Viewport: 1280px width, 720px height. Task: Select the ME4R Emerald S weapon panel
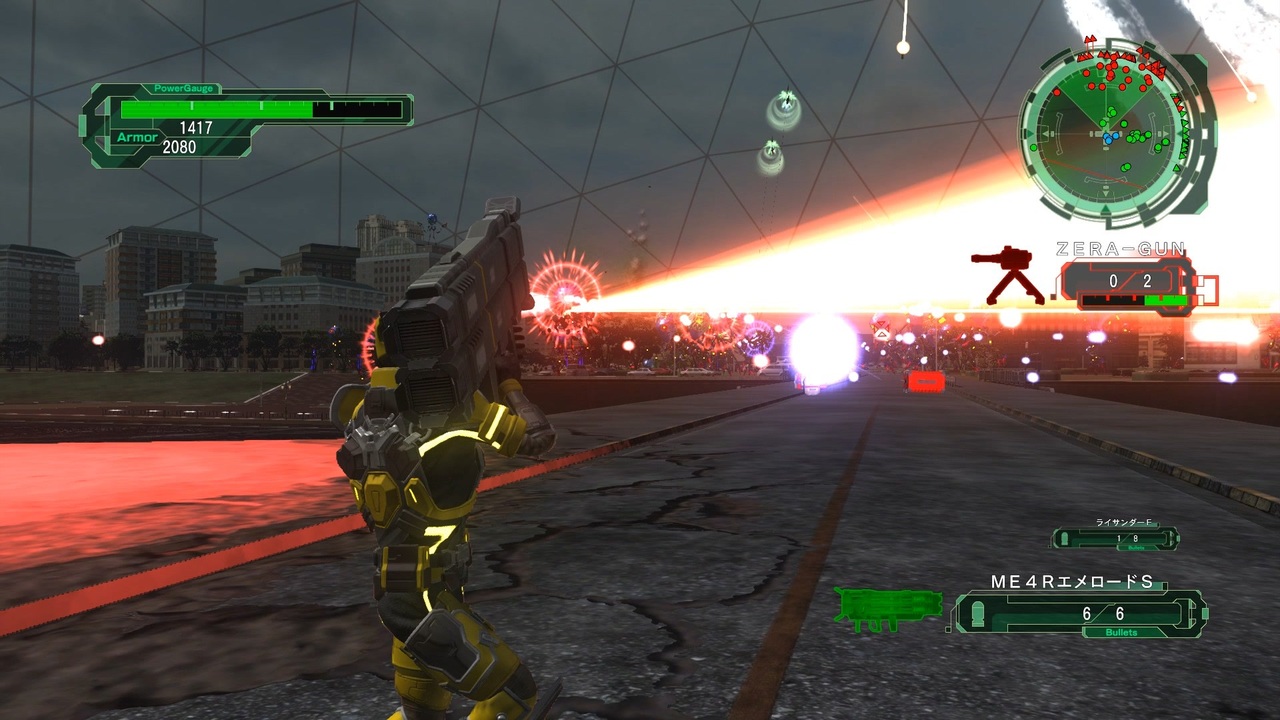point(1080,613)
